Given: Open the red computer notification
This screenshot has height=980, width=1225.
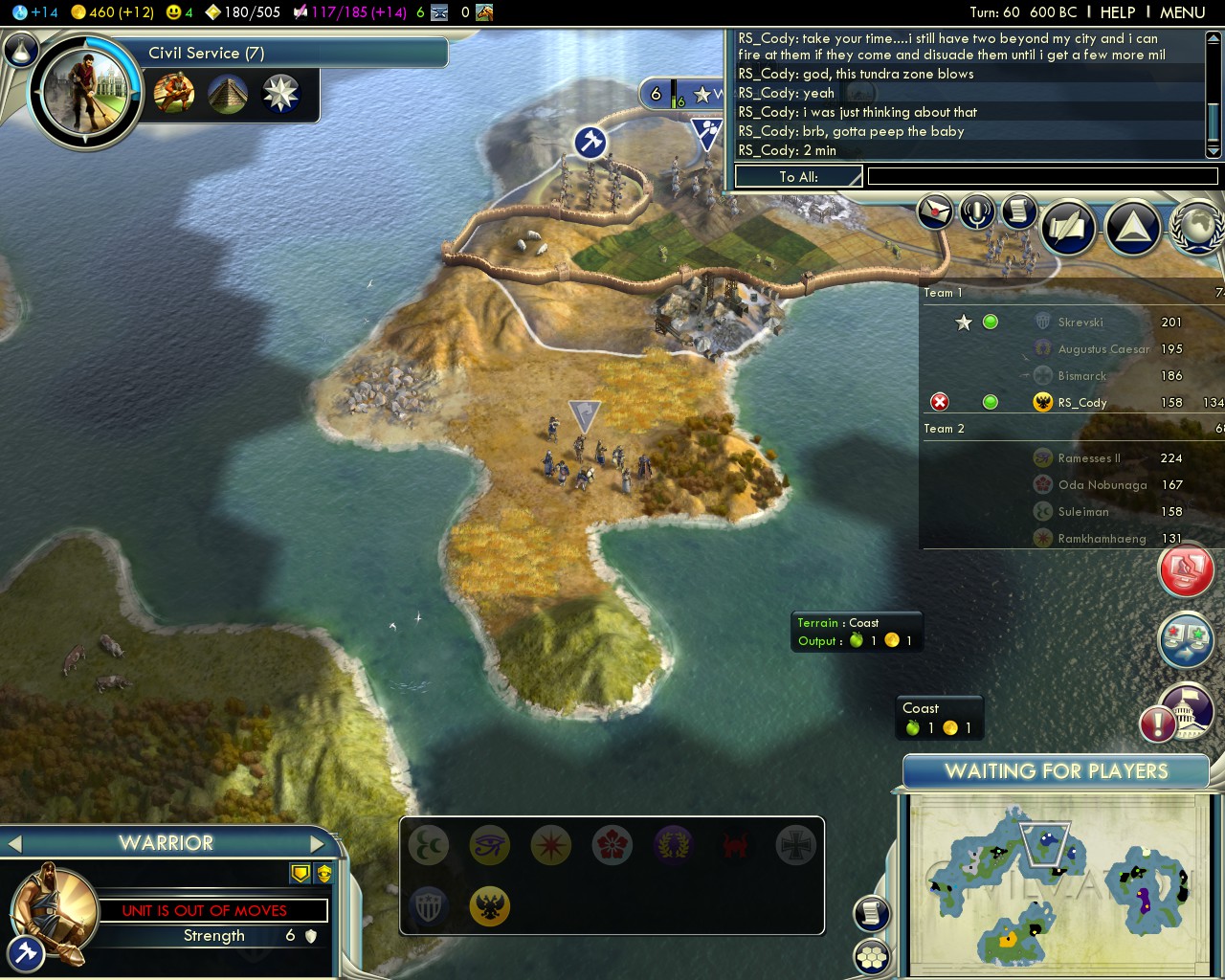Looking at the screenshot, I should point(1187,570).
